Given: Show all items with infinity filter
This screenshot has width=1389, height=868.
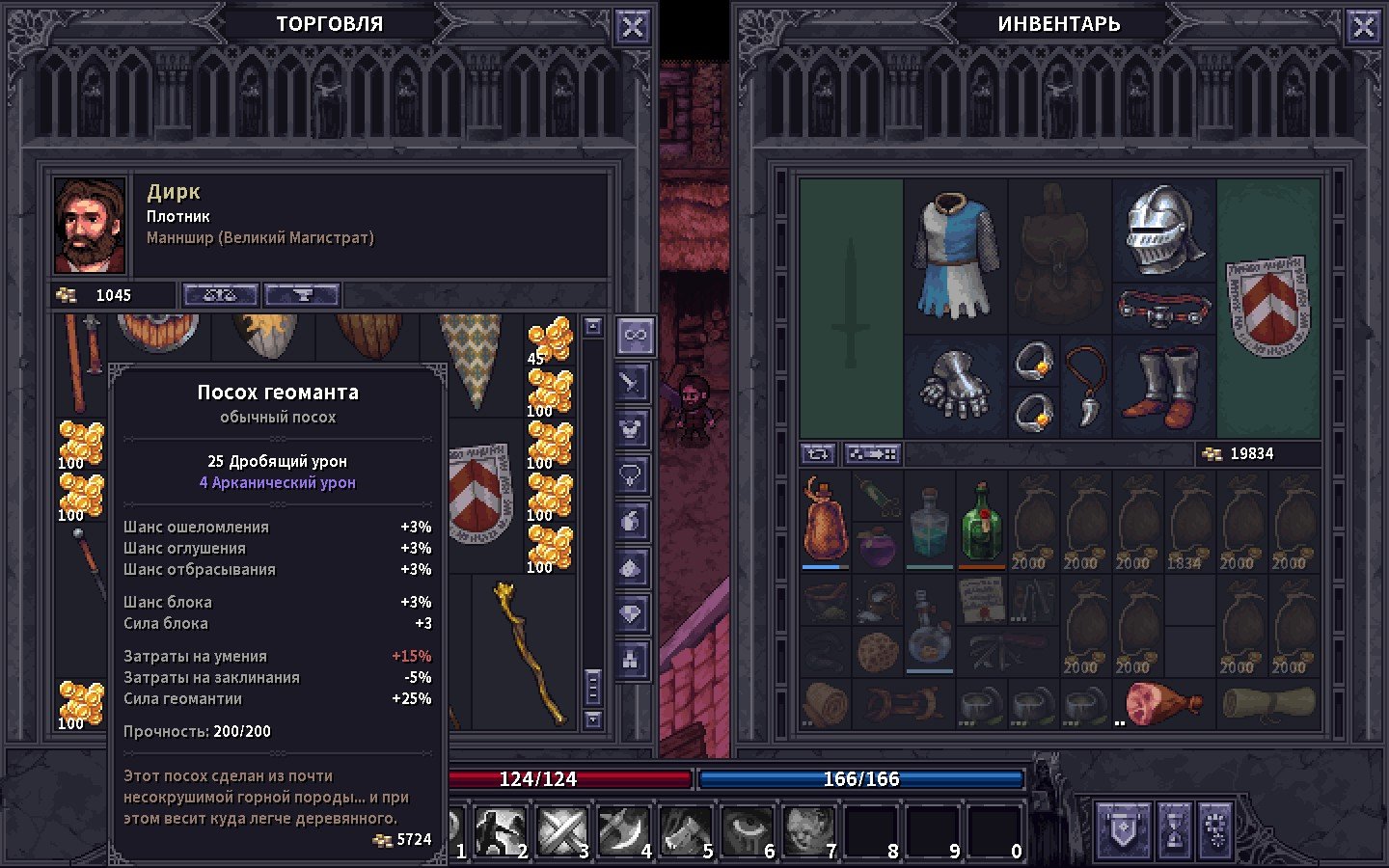Looking at the screenshot, I should coord(633,336).
